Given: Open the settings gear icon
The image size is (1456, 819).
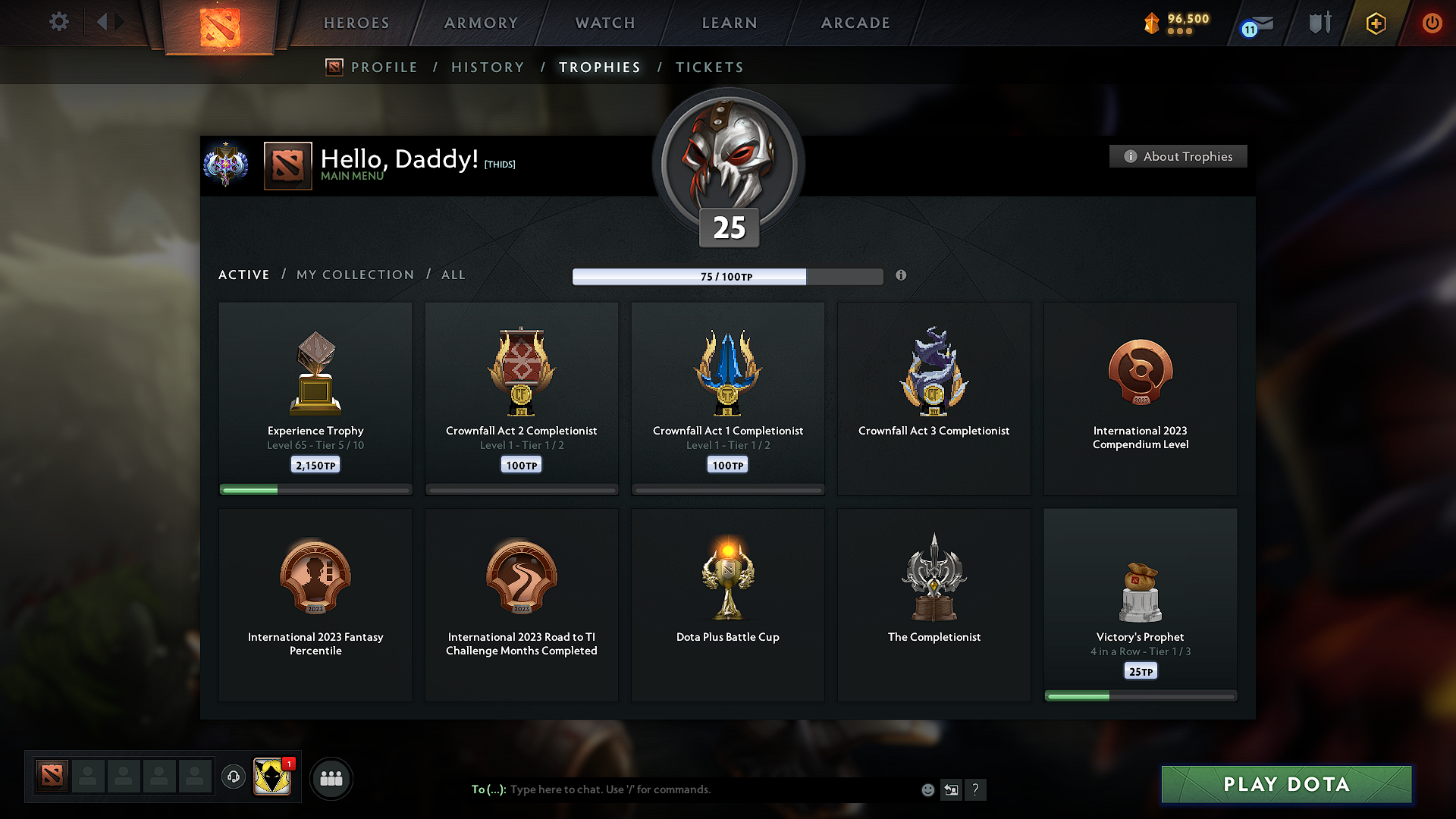Looking at the screenshot, I should click(x=59, y=22).
